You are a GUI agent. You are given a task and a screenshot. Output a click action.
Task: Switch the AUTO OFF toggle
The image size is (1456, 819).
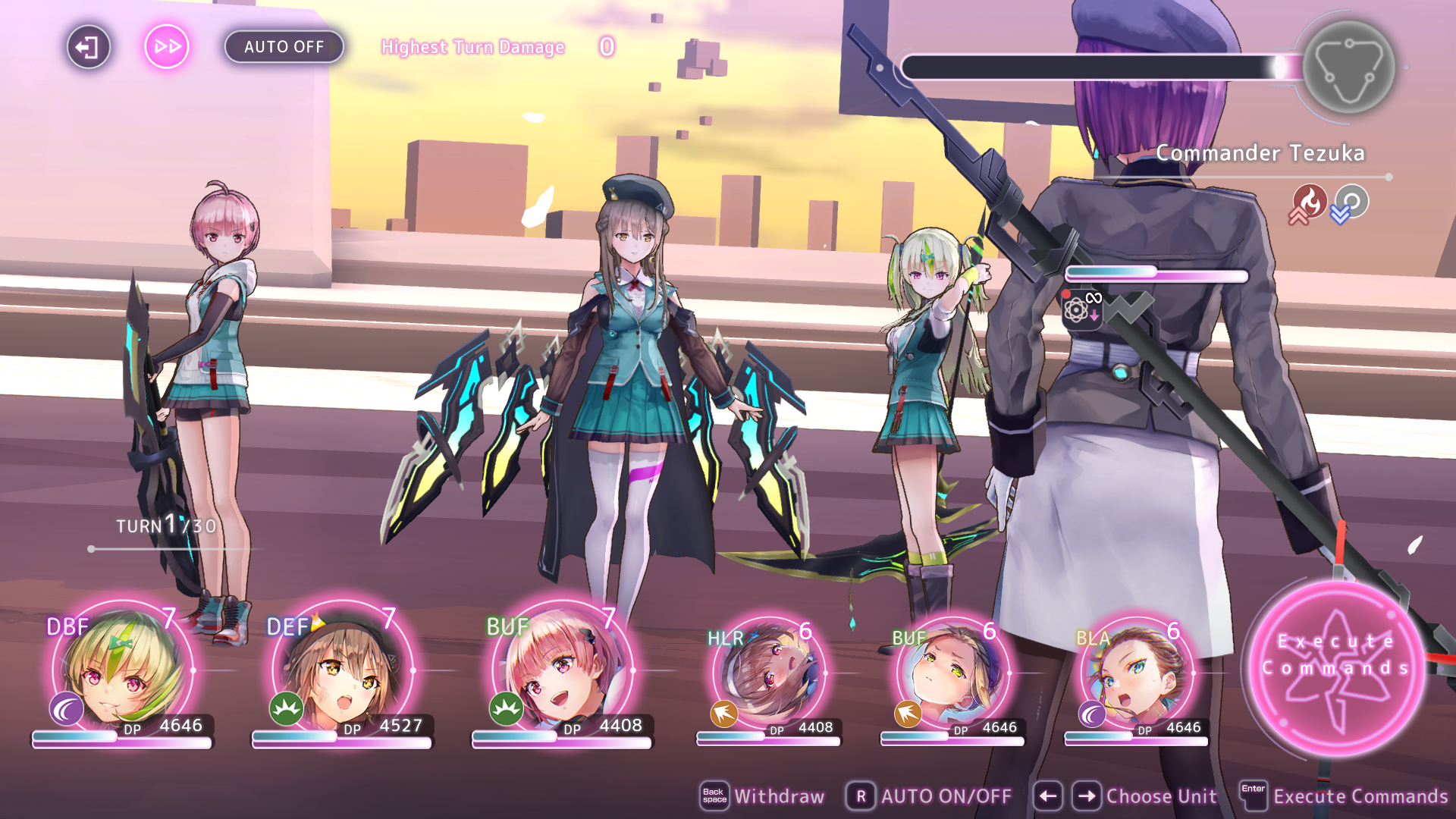(x=284, y=47)
